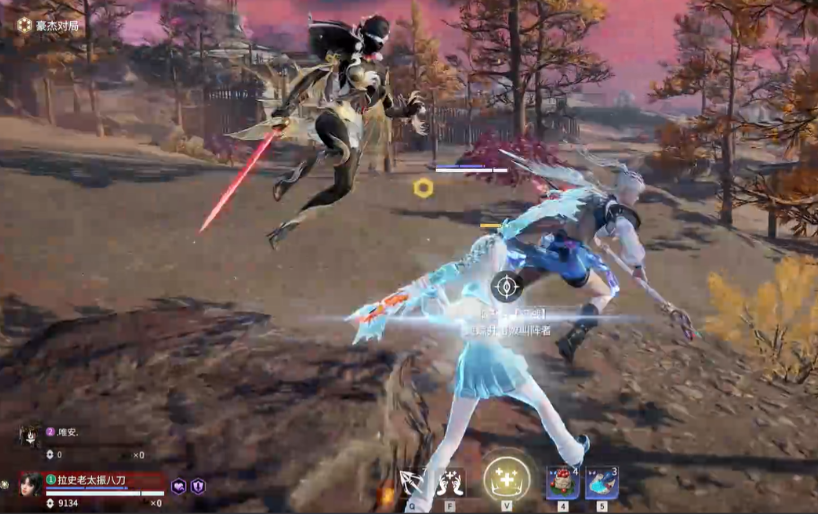This screenshot has height=514, width=818.
Task: Trigger the golden crown ultimate ability
Action: tap(506, 479)
